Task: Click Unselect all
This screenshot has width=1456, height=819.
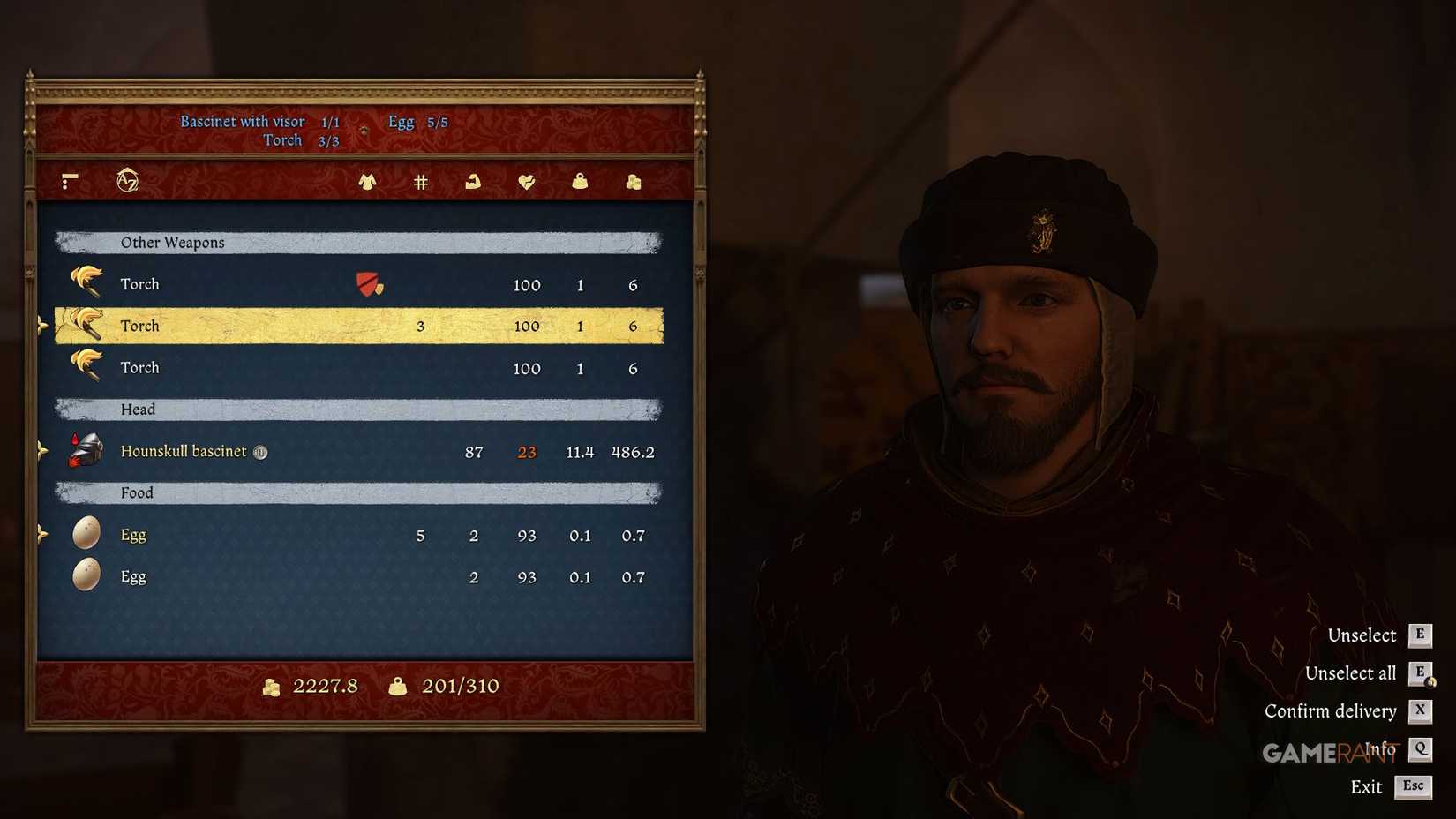Action: click(x=1350, y=672)
